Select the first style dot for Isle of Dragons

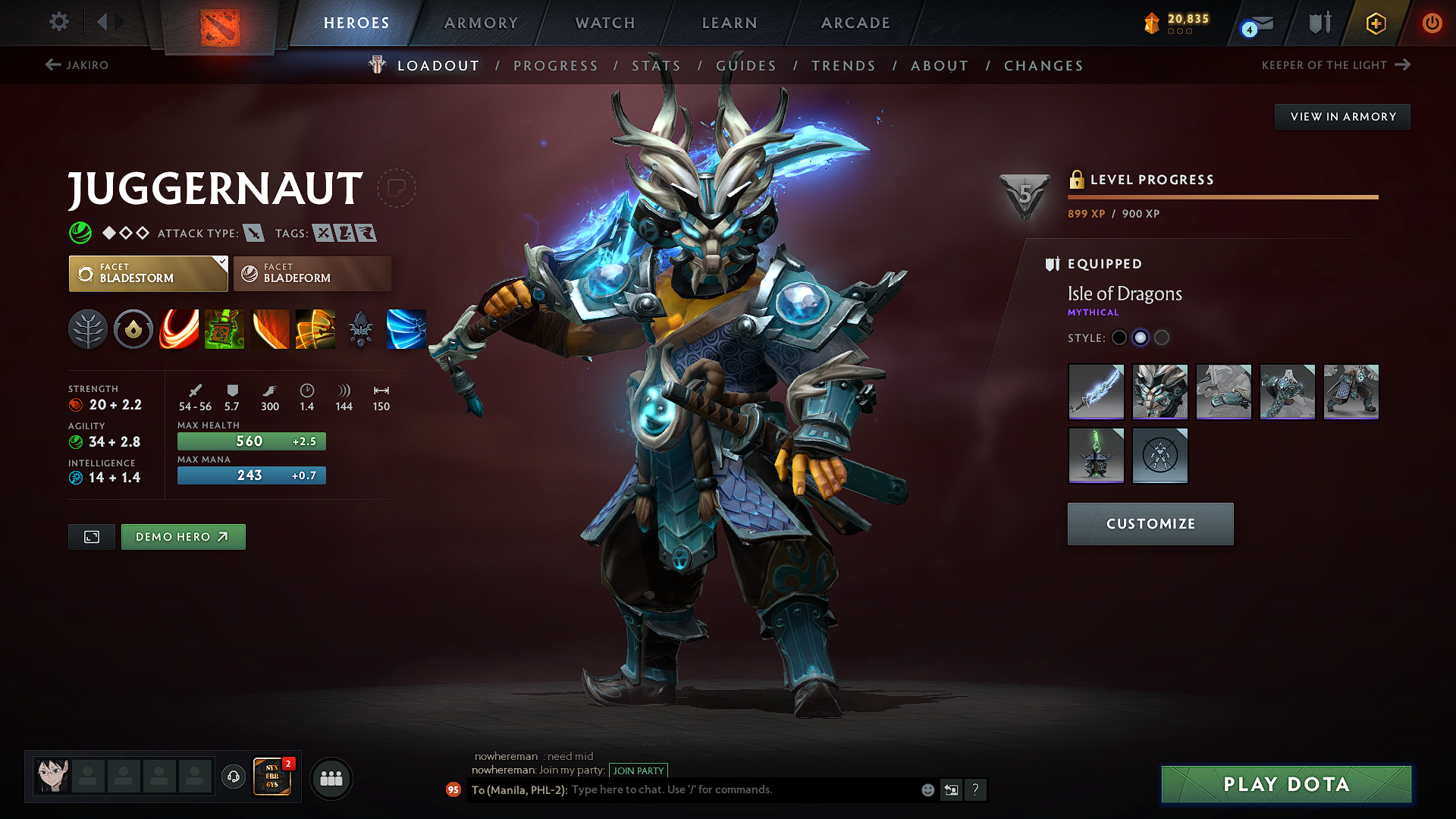pos(1119,338)
